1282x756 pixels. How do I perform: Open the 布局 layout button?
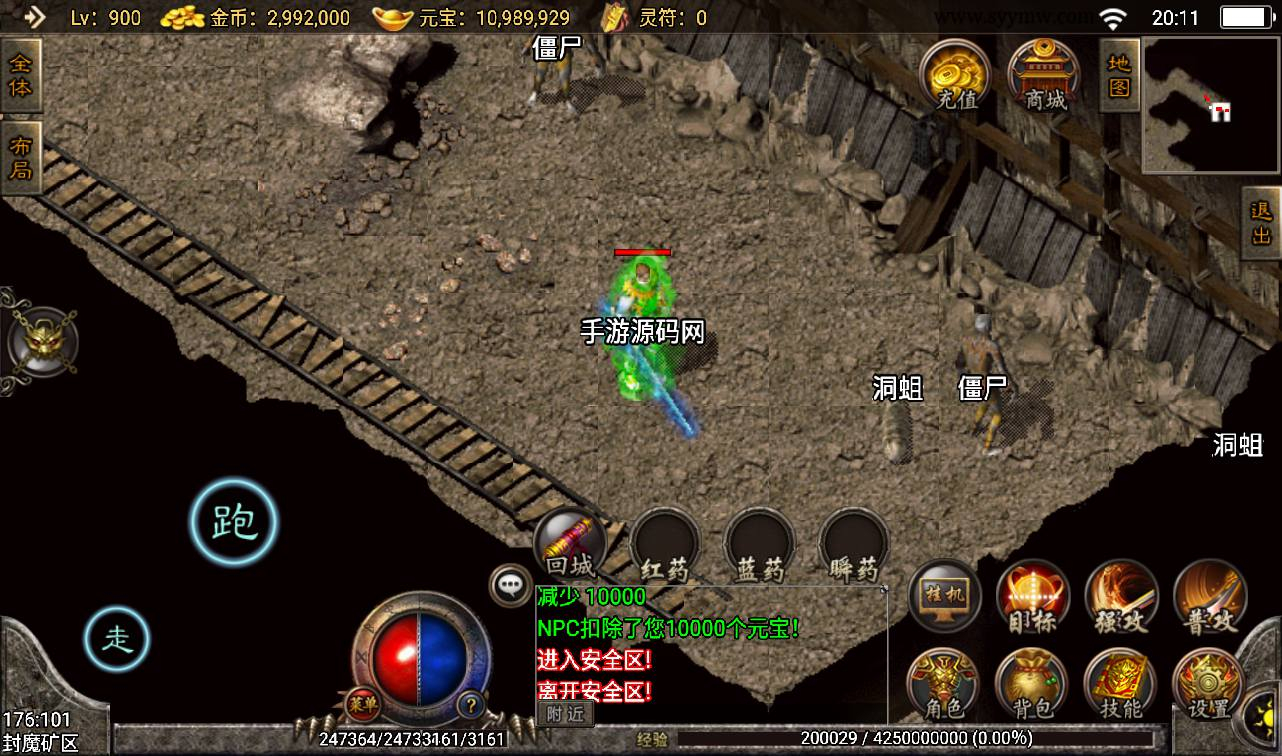[21, 158]
